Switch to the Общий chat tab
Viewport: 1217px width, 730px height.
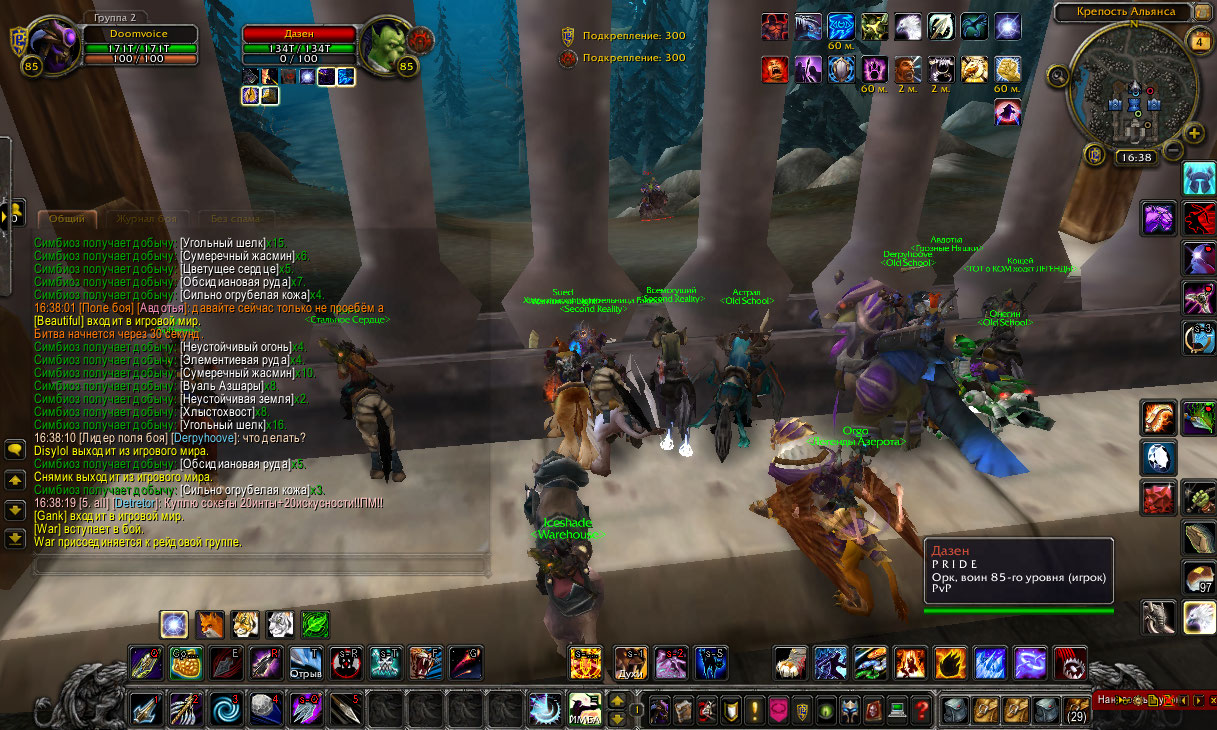[x=68, y=219]
